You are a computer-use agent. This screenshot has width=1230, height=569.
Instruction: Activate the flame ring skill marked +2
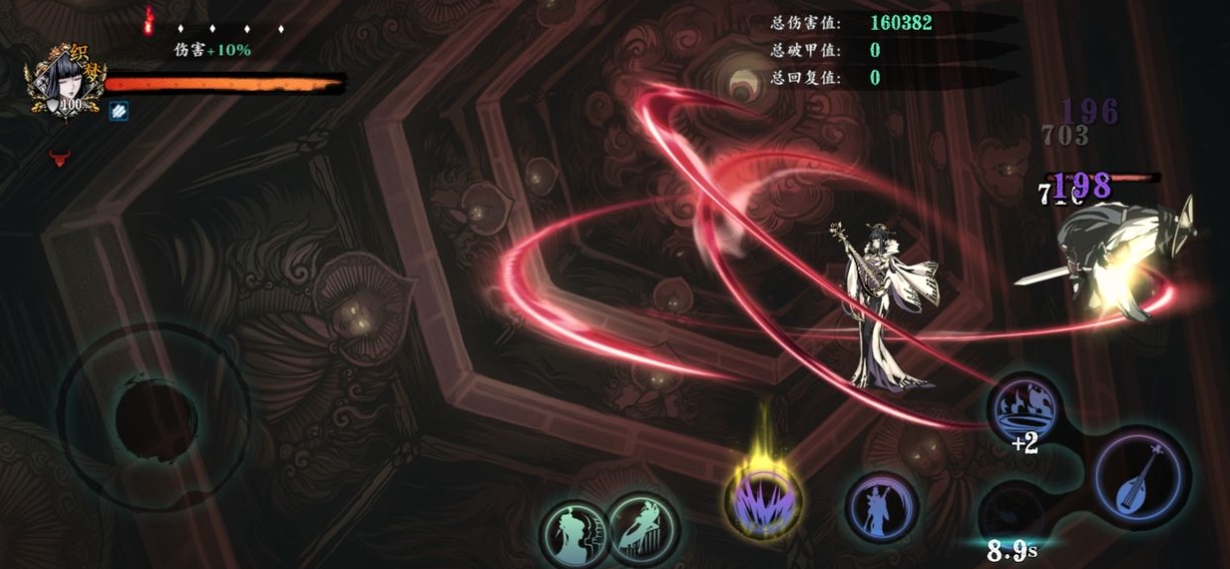[1023, 409]
